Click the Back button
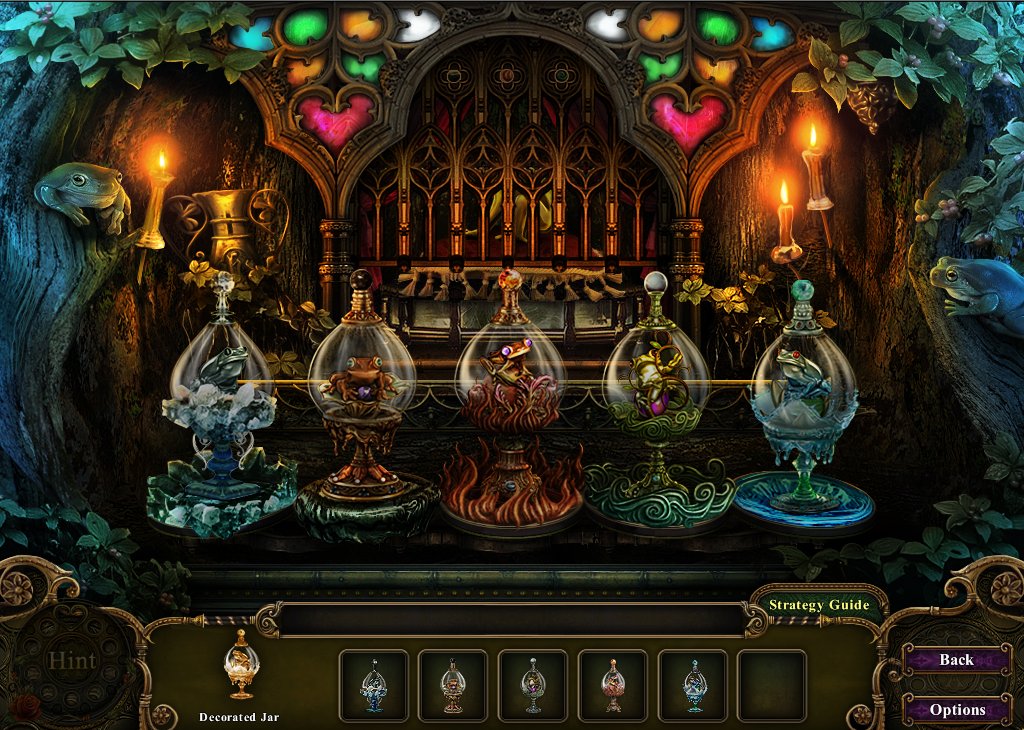Image resolution: width=1024 pixels, height=730 pixels. (x=956, y=660)
